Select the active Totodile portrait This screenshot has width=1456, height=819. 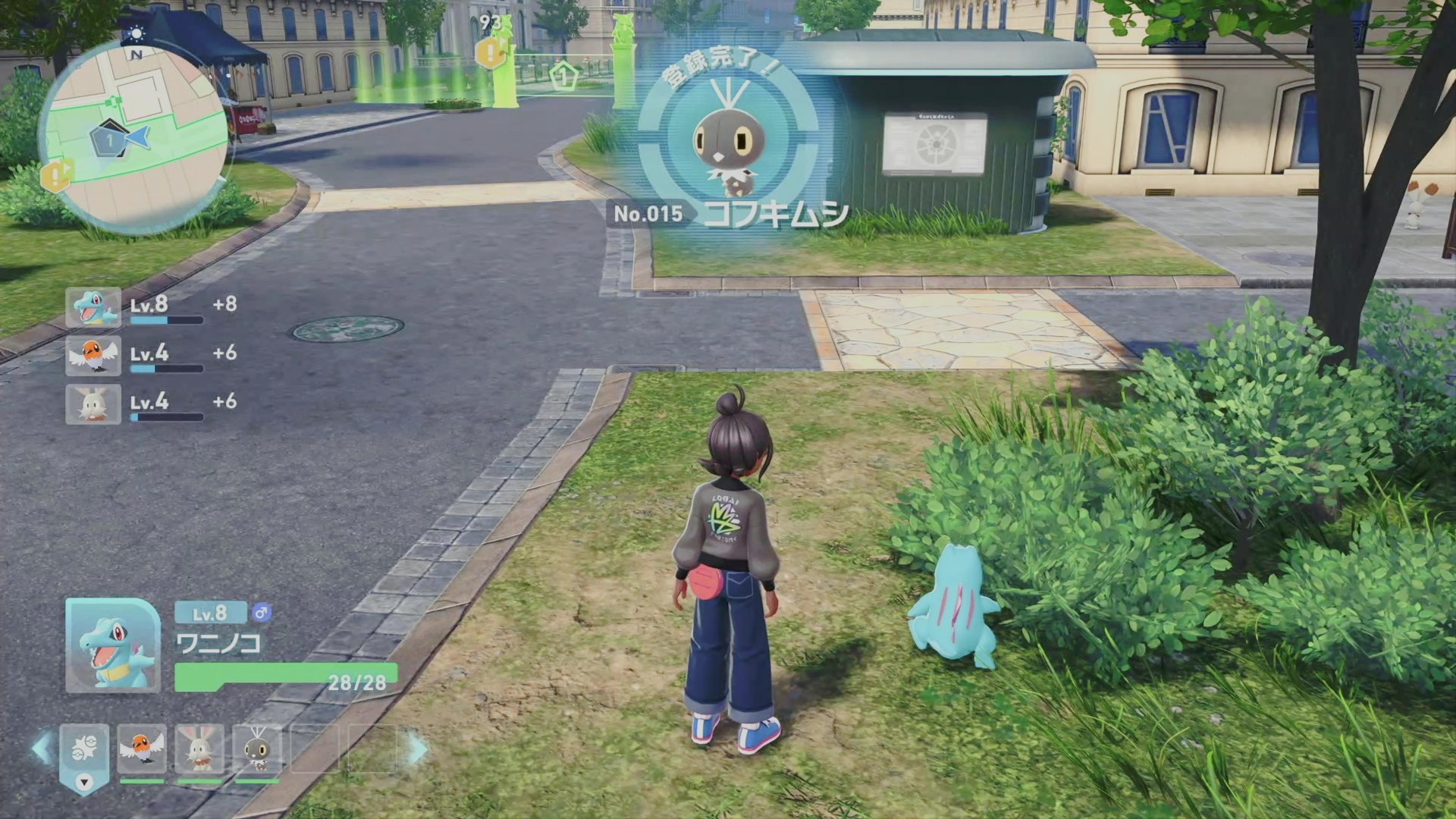[113, 645]
